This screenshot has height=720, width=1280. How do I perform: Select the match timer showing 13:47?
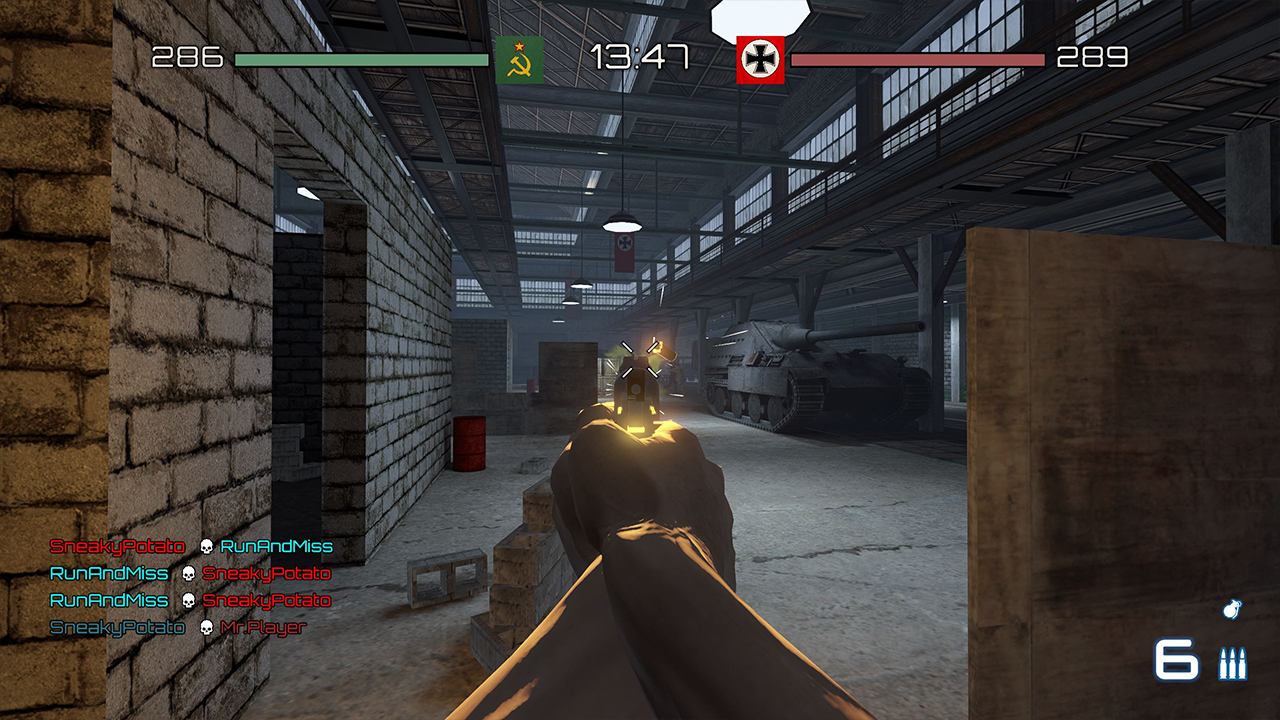(640, 57)
